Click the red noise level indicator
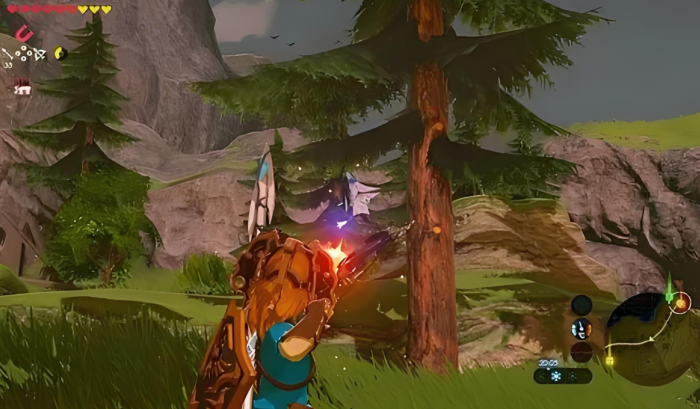 tap(581, 351)
